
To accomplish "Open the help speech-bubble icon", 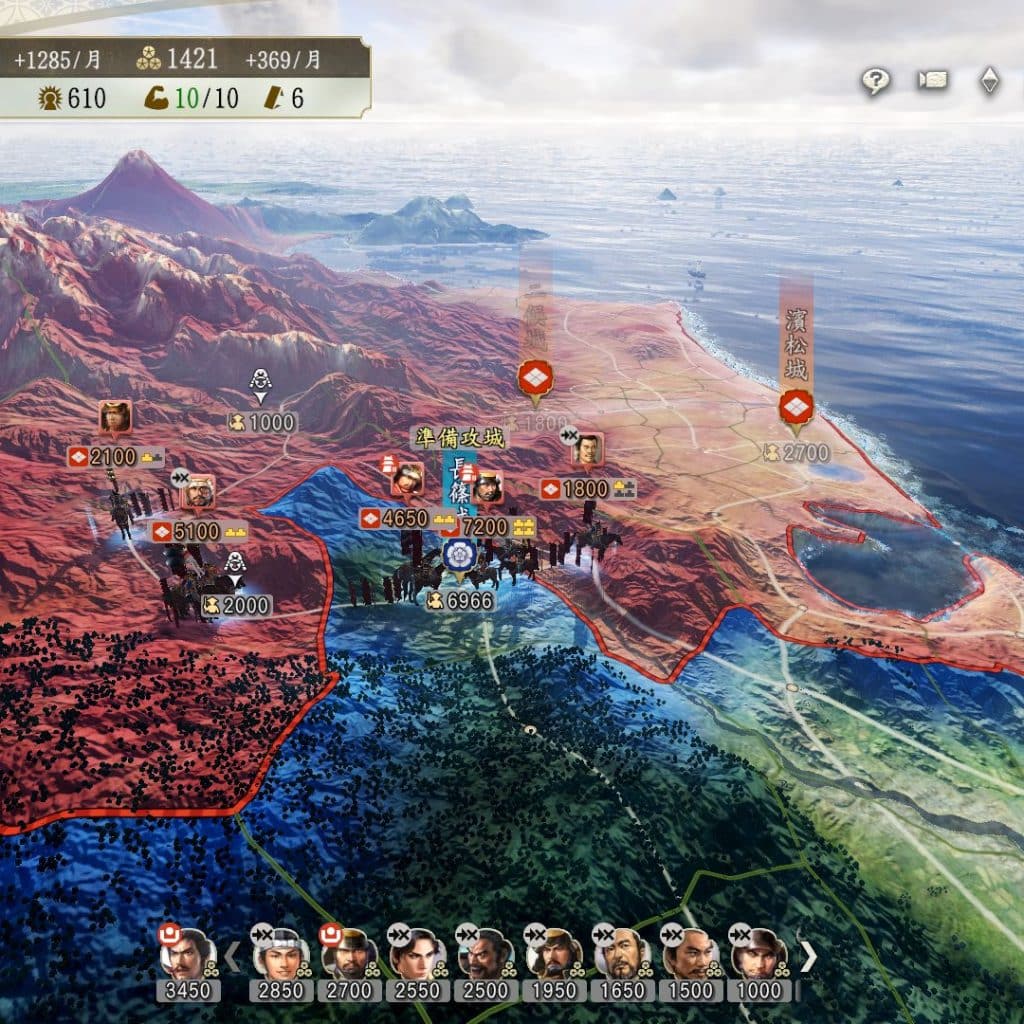I will [x=876, y=81].
